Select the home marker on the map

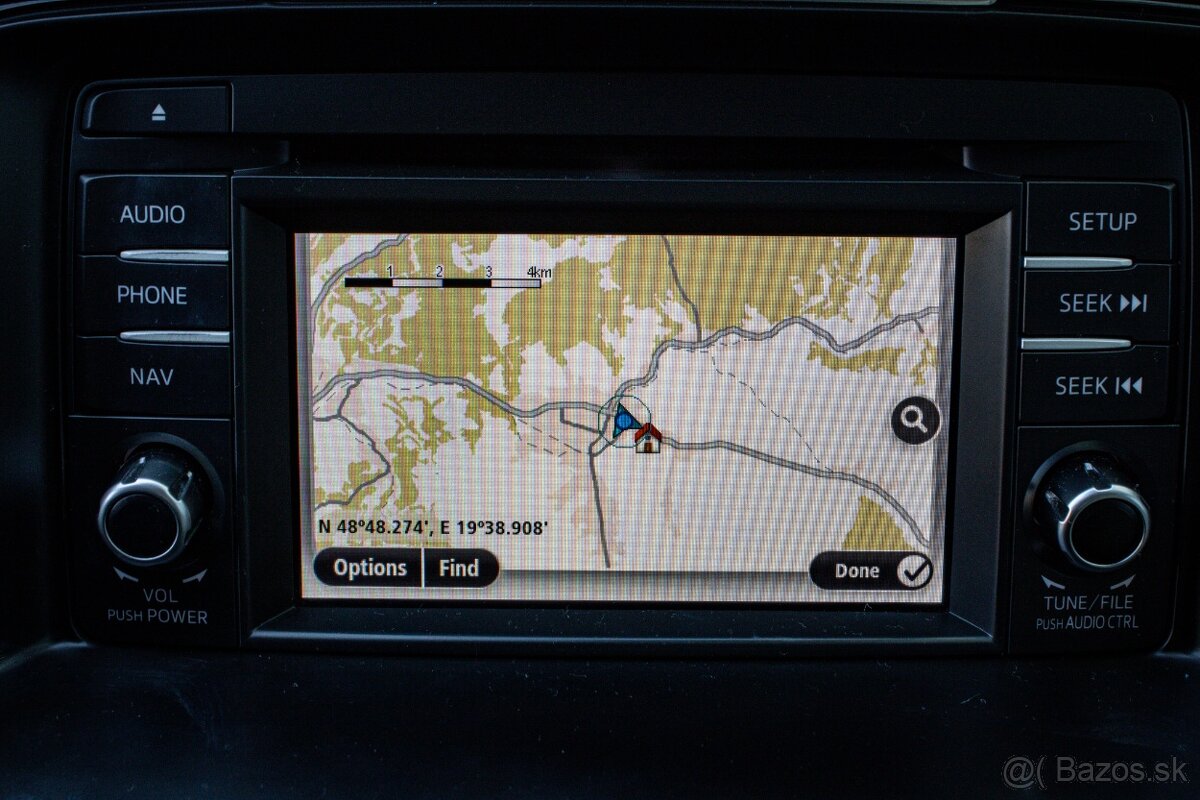(x=648, y=437)
